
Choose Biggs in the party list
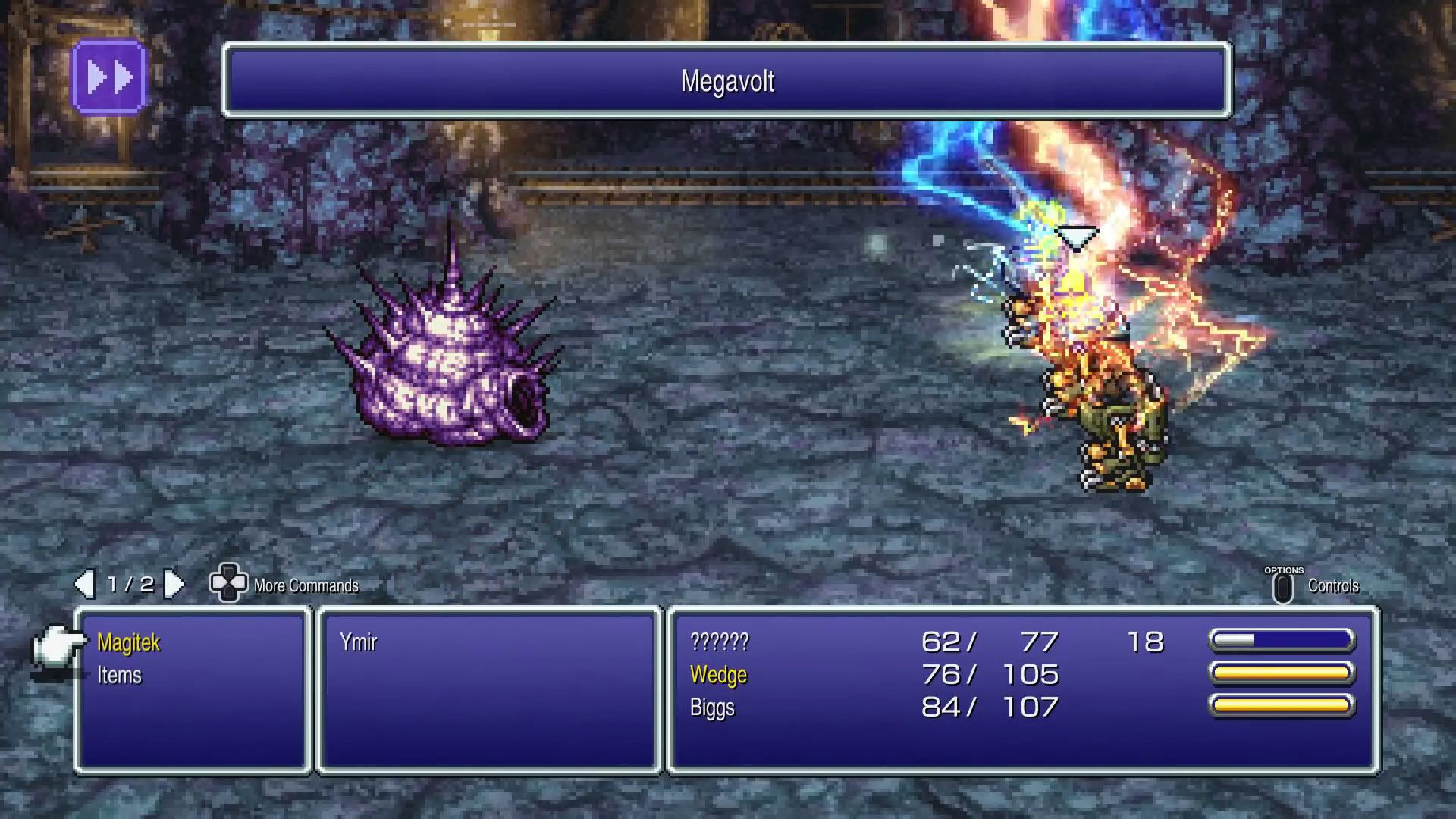coord(712,708)
